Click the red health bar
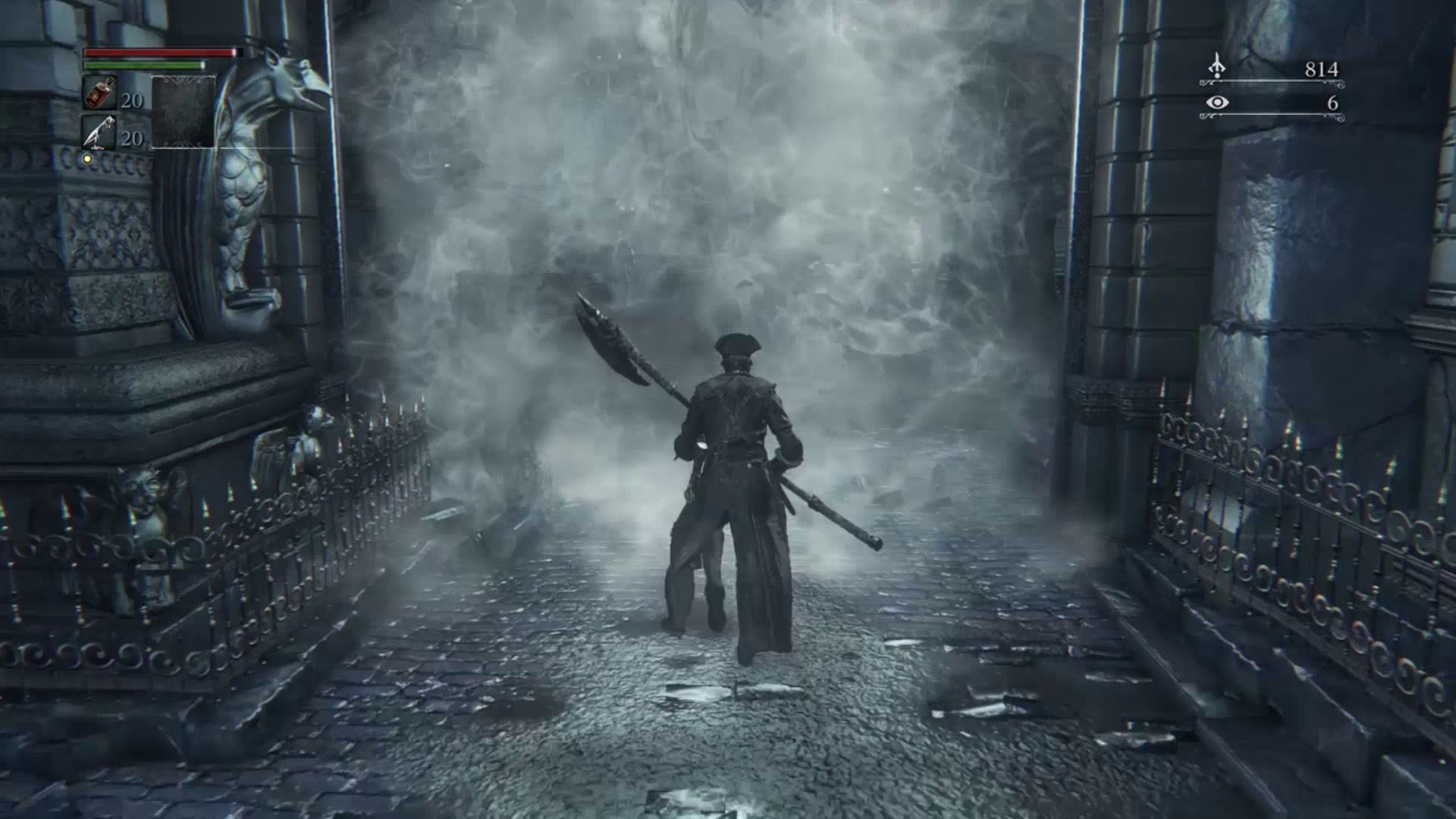This screenshot has width=1456, height=819. [159, 53]
